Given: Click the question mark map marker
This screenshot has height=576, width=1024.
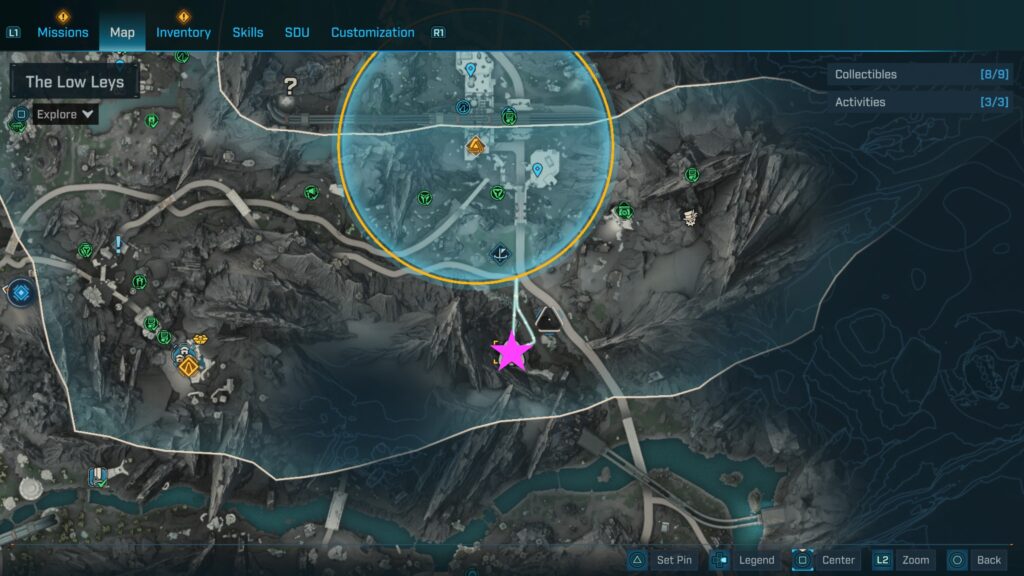Looking at the screenshot, I should click(x=290, y=85).
